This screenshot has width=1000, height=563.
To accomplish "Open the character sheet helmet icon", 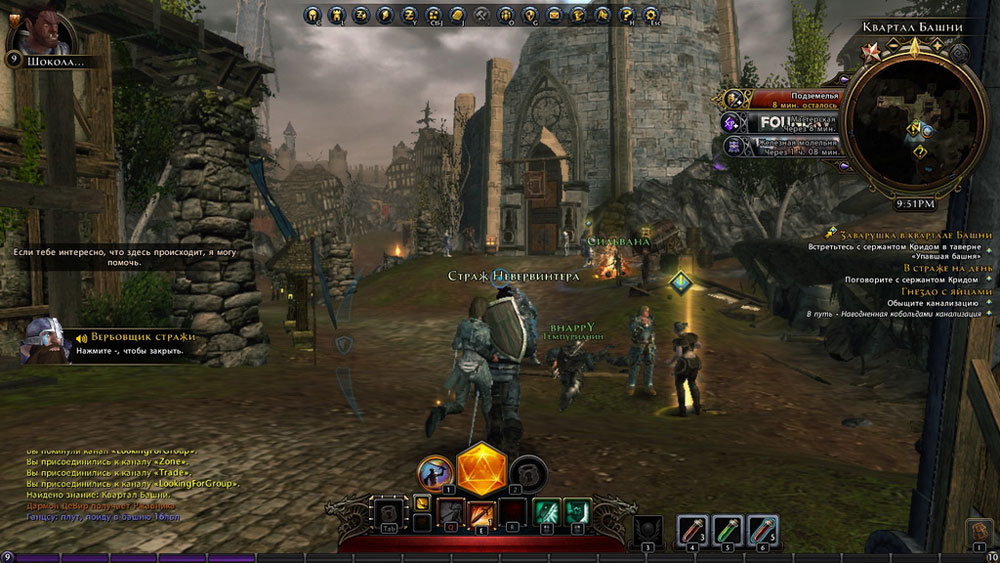I will pos(313,15).
